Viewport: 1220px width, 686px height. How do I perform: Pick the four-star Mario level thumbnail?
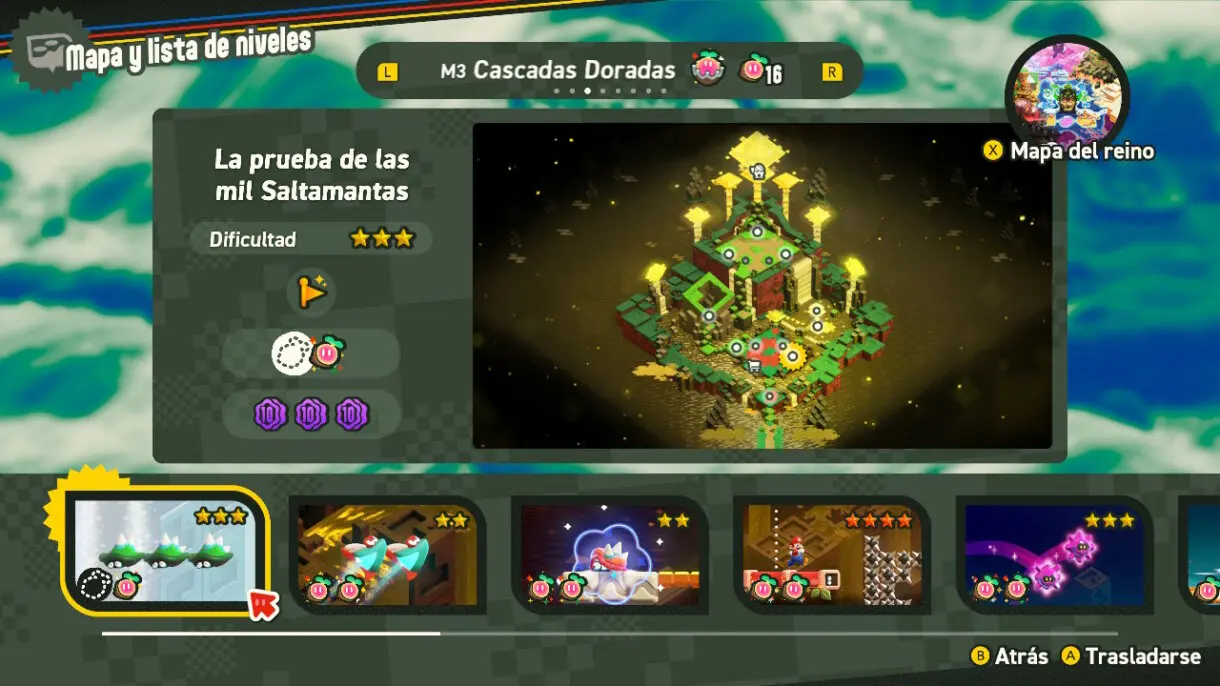[831, 554]
